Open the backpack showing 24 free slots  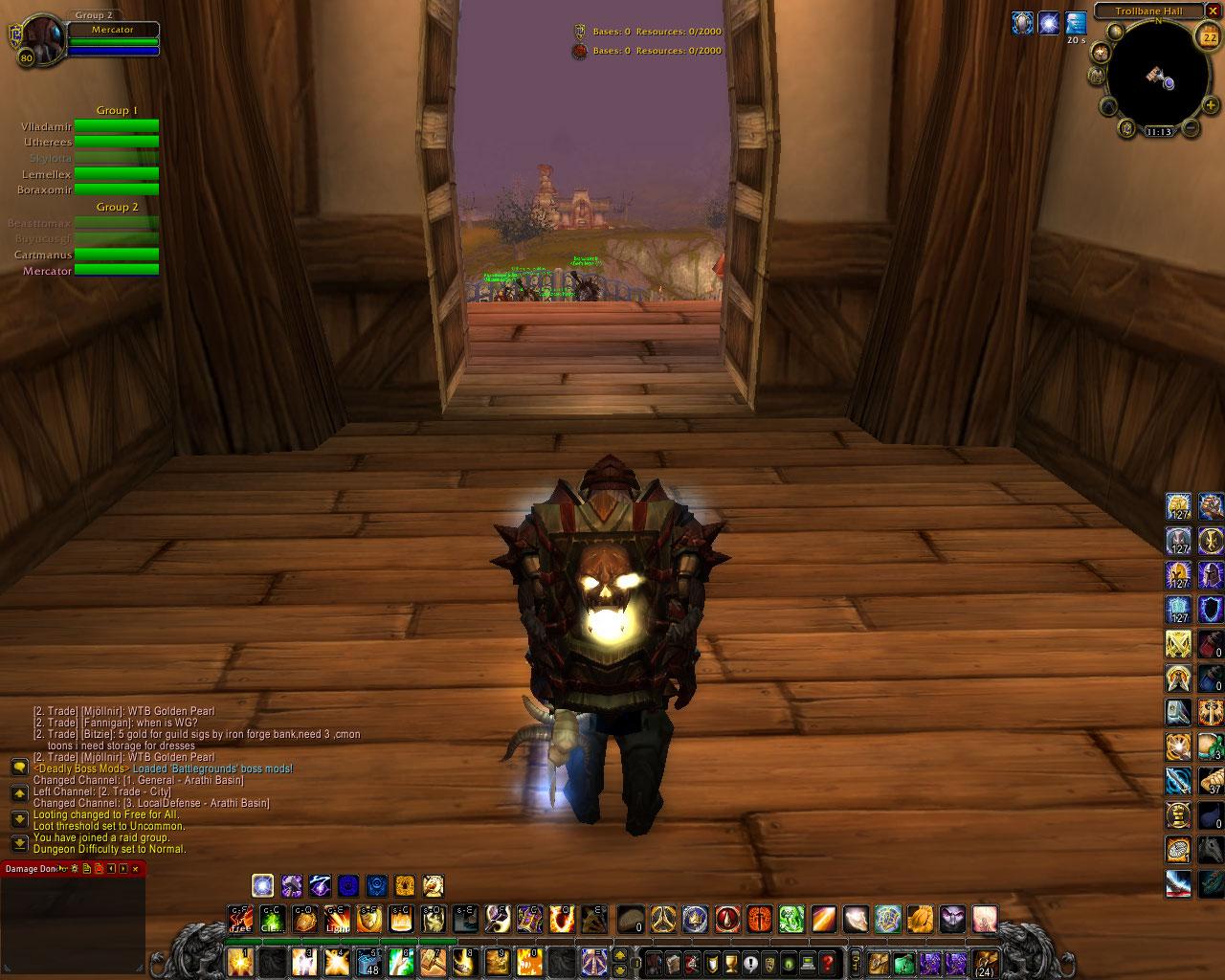point(984,962)
